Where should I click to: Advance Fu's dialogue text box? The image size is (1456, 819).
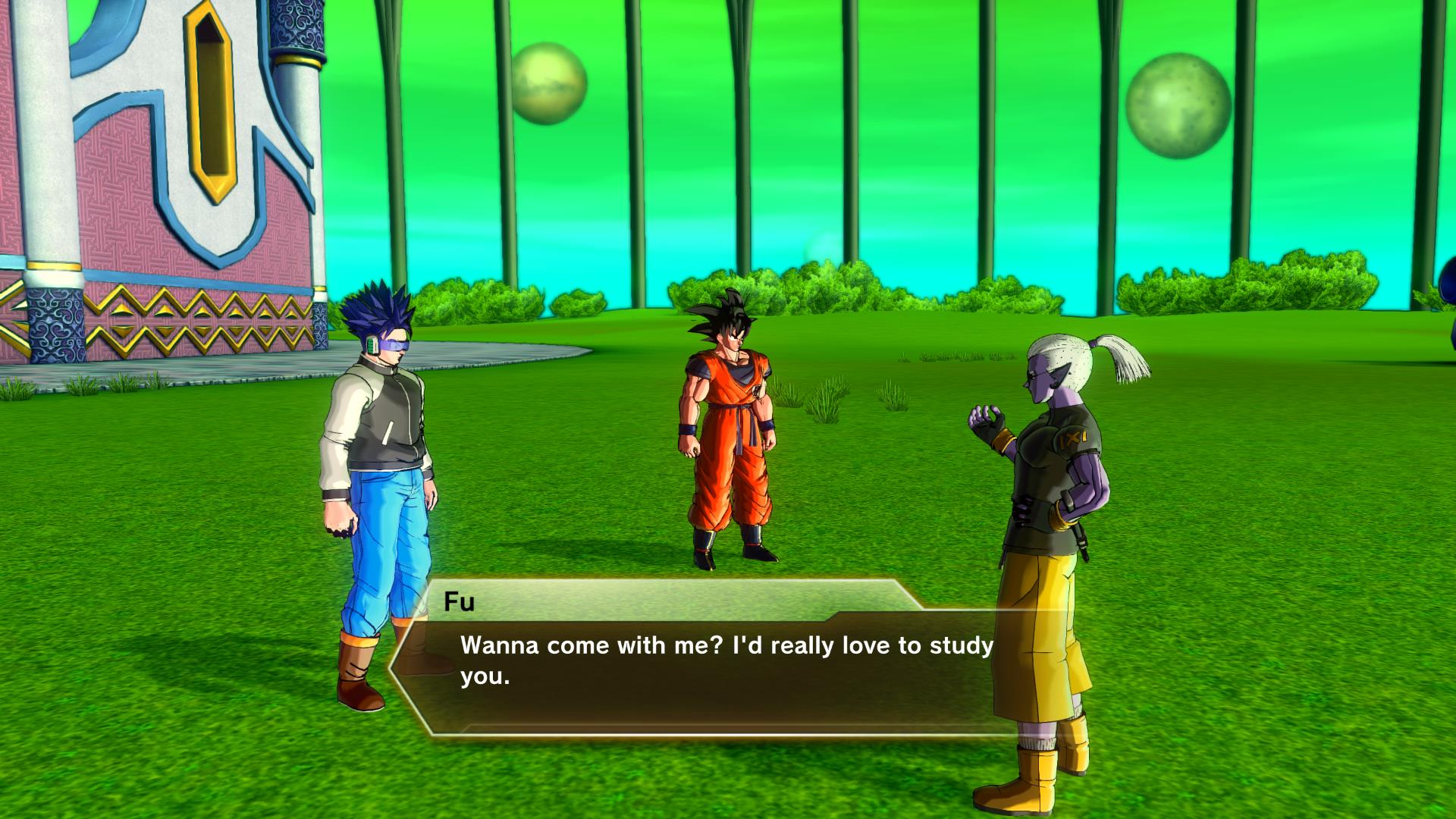pos(705,661)
